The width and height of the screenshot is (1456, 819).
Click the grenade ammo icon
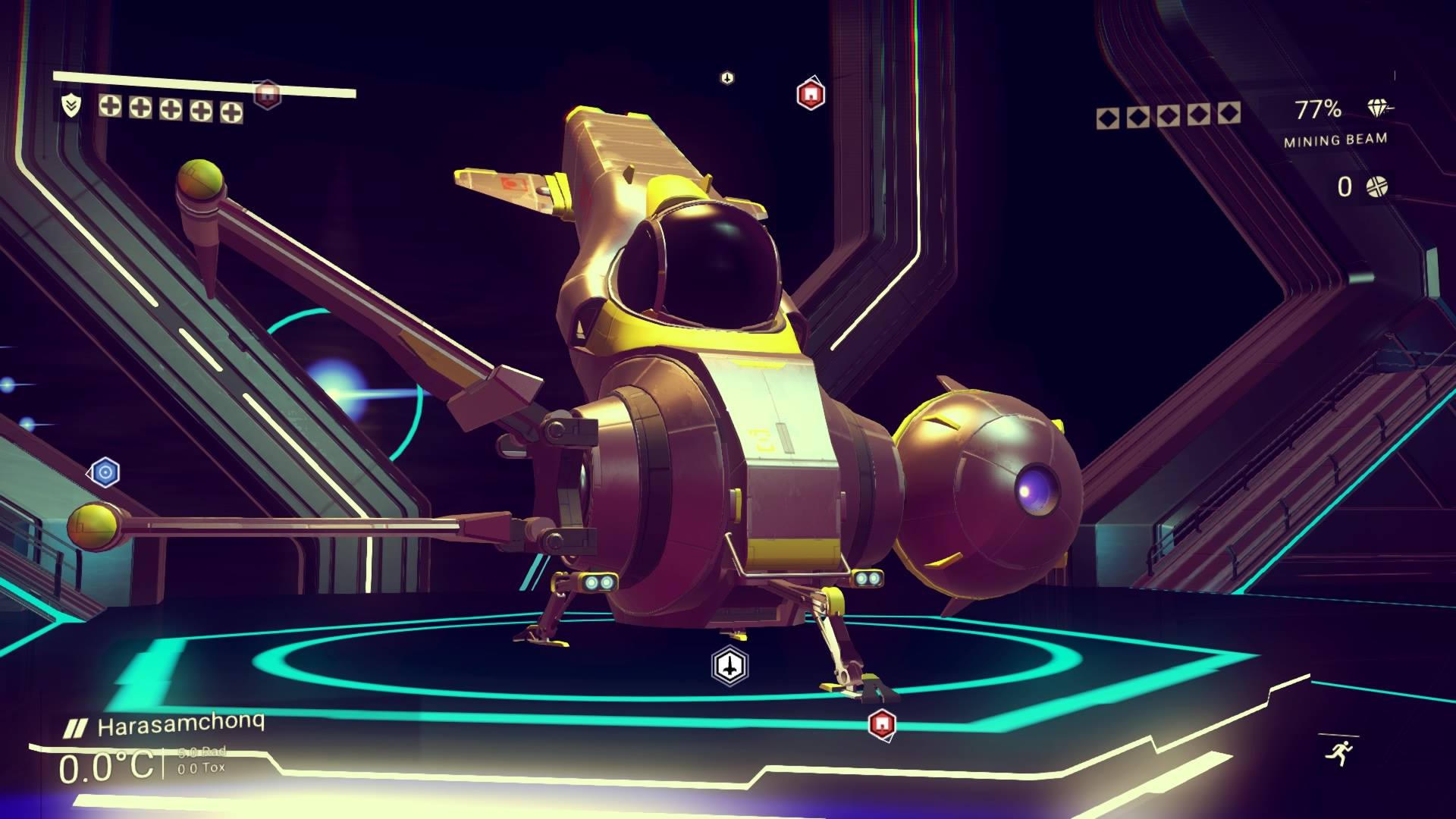[1376, 187]
